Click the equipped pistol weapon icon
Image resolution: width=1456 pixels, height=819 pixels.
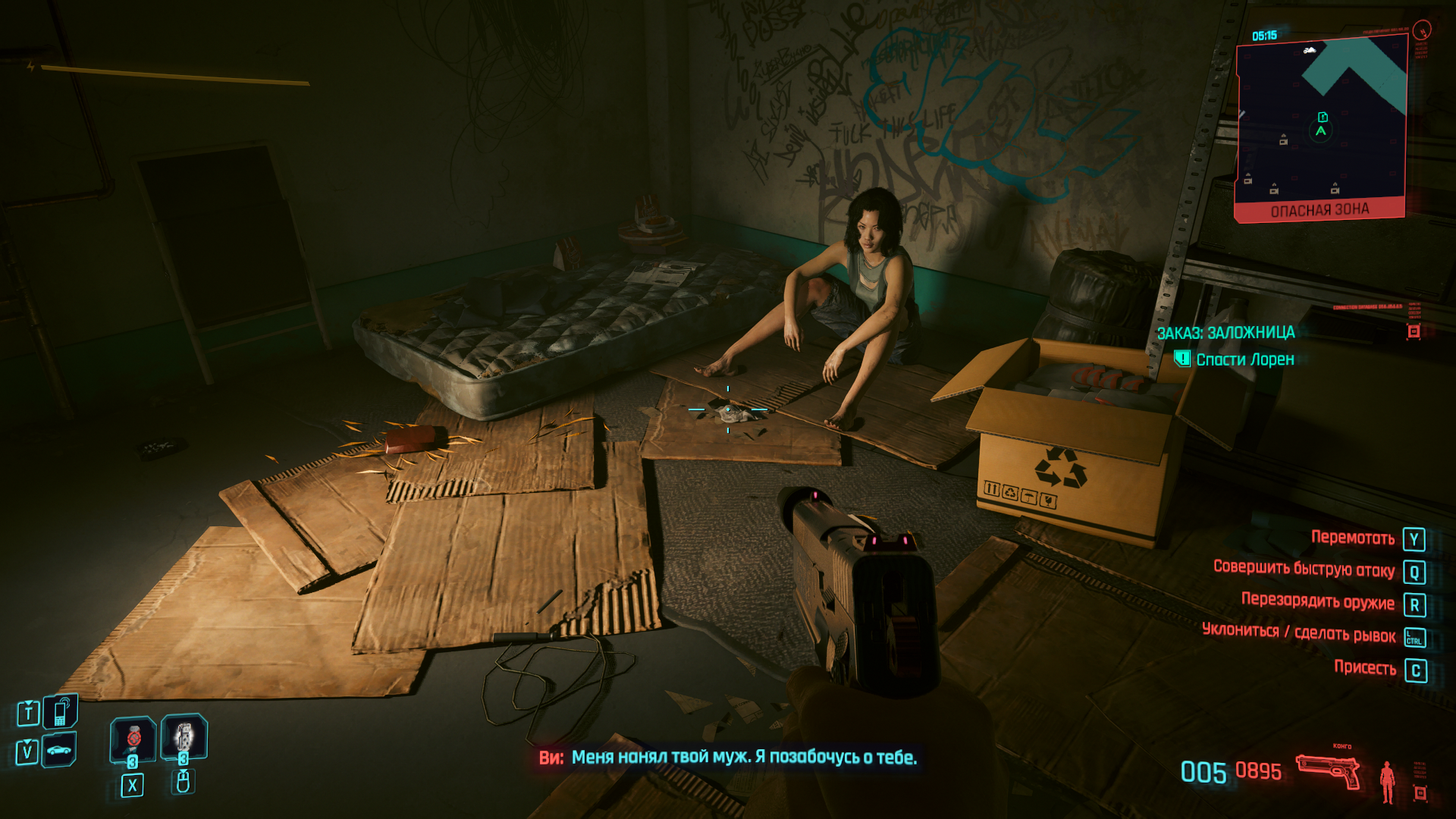(x=1328, y=771)
